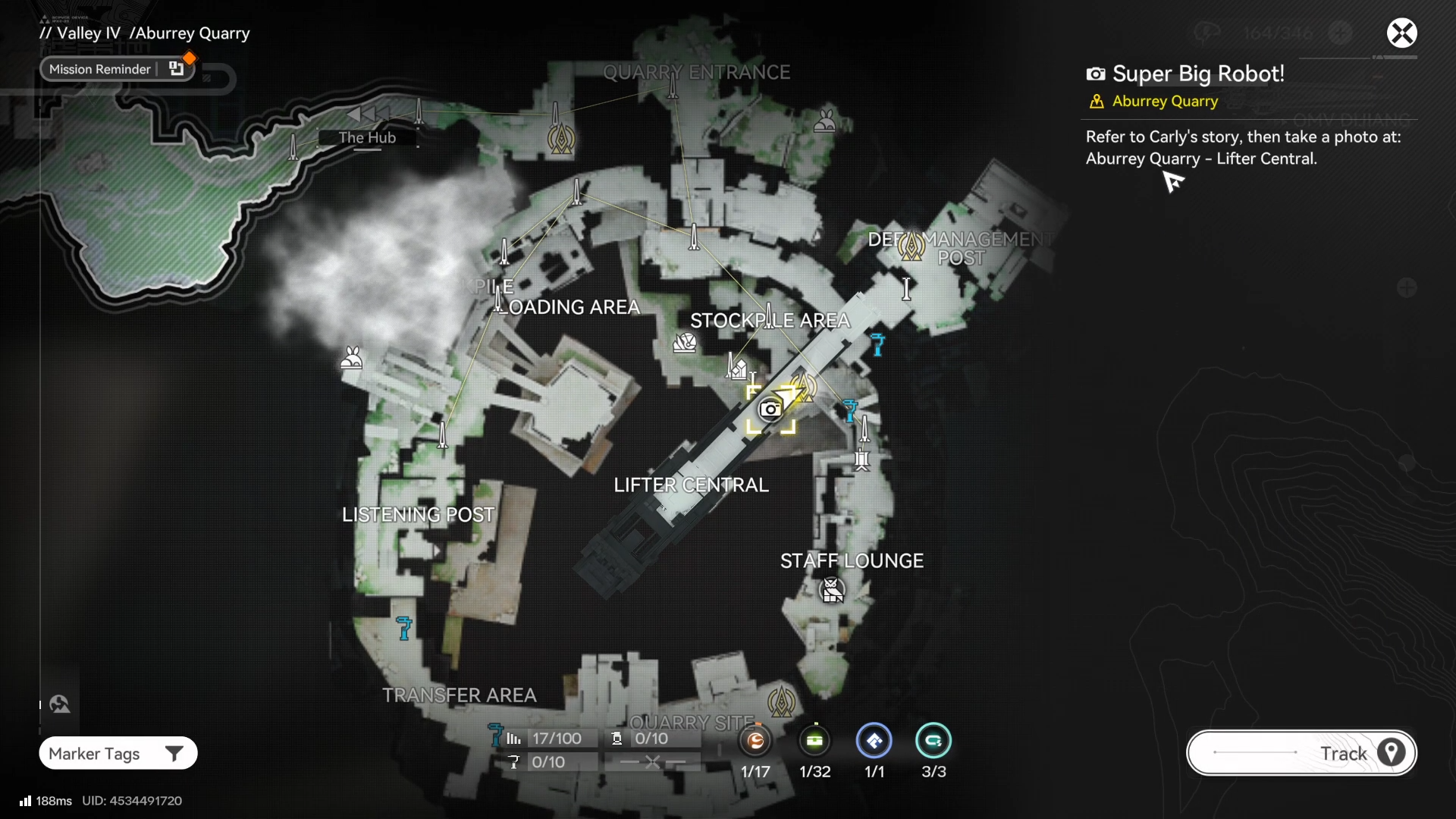Select the blue crane marker near Transfer Area
This screenshot has height=819, width=1456.
(404, 628)
